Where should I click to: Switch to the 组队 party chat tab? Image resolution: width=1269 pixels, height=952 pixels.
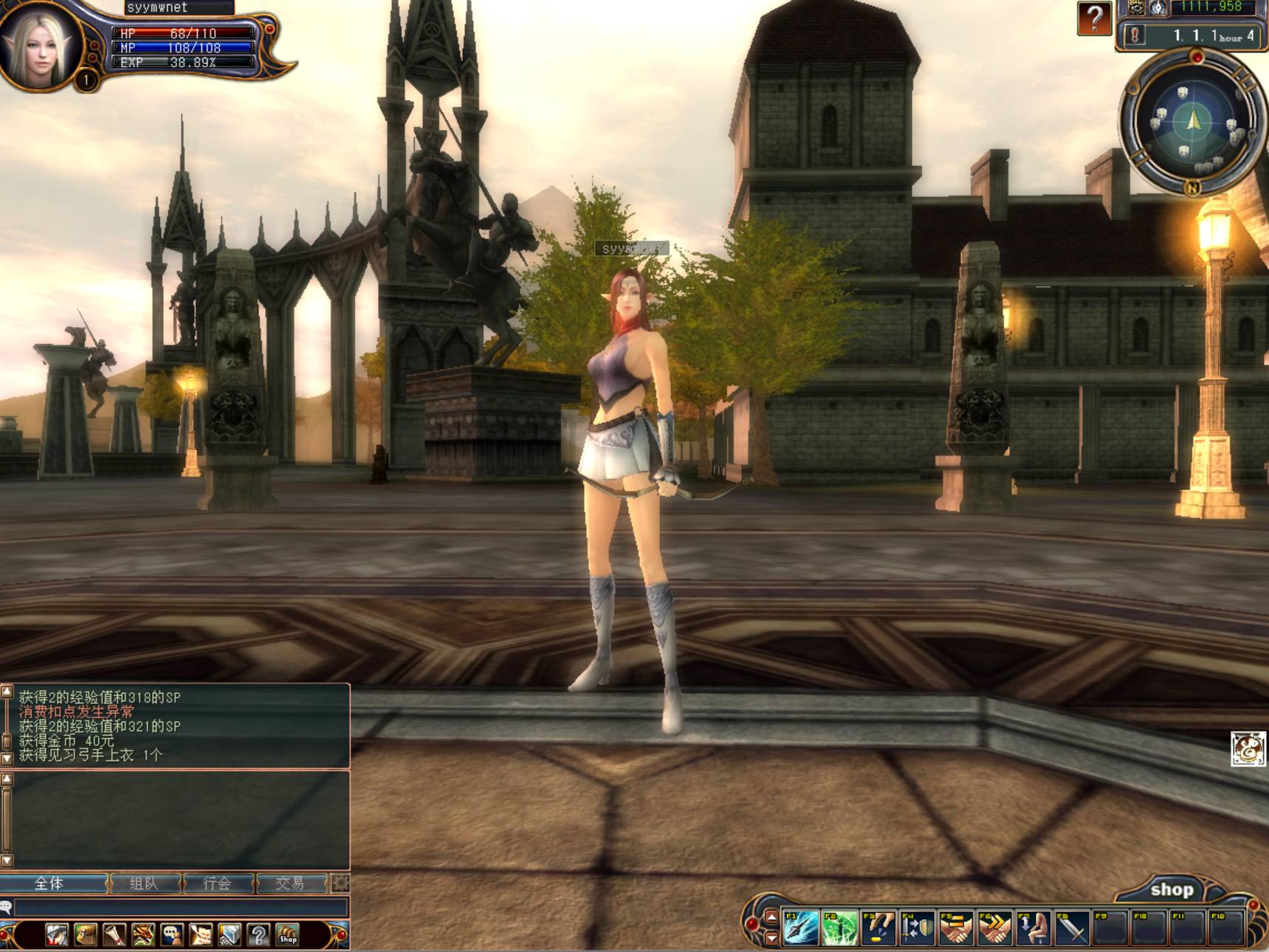coord(144,883)
